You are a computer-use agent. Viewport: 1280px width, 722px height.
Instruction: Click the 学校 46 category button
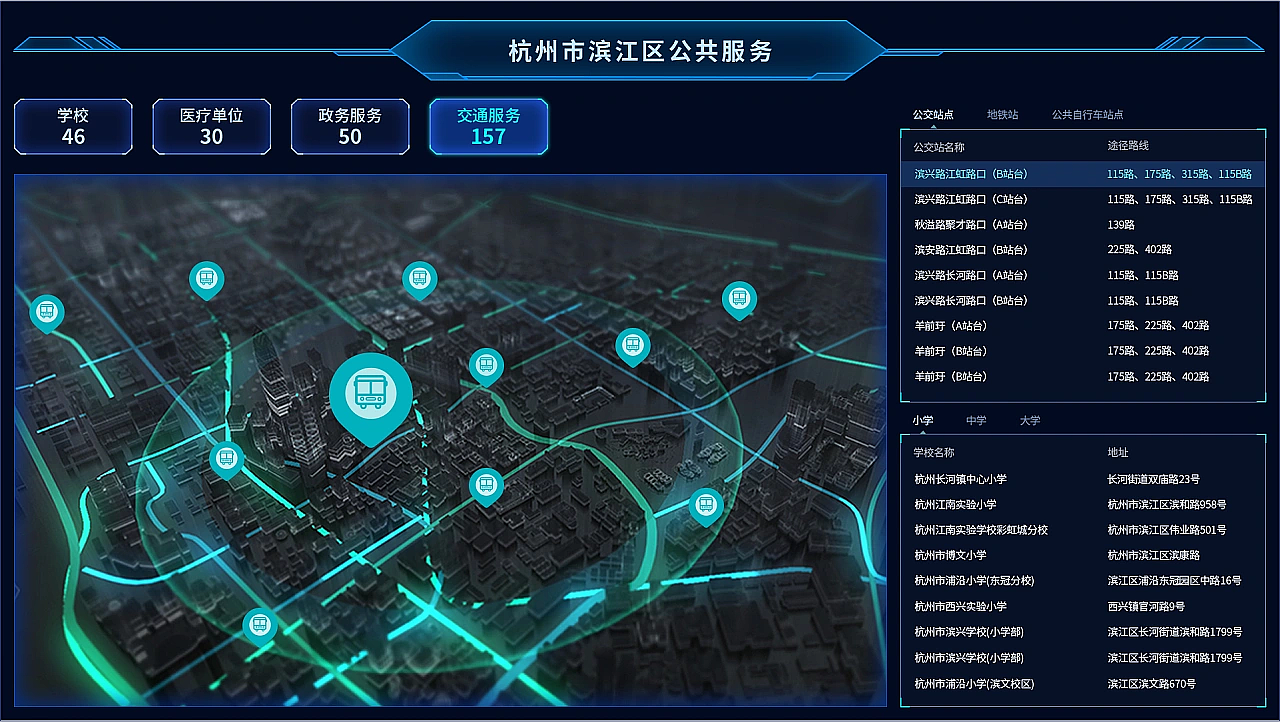(73, 127)
